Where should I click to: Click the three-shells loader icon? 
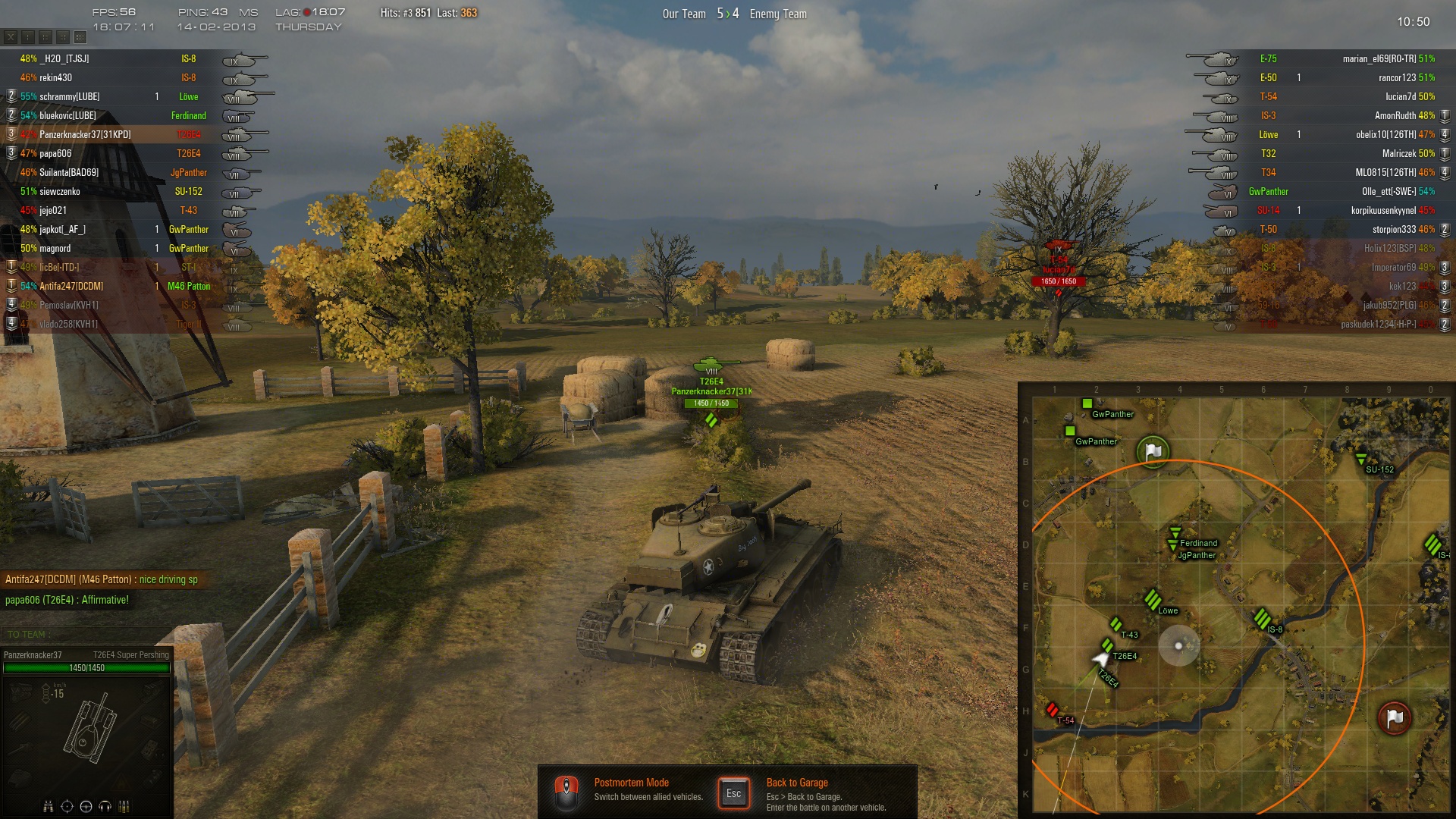click(124, 806)
